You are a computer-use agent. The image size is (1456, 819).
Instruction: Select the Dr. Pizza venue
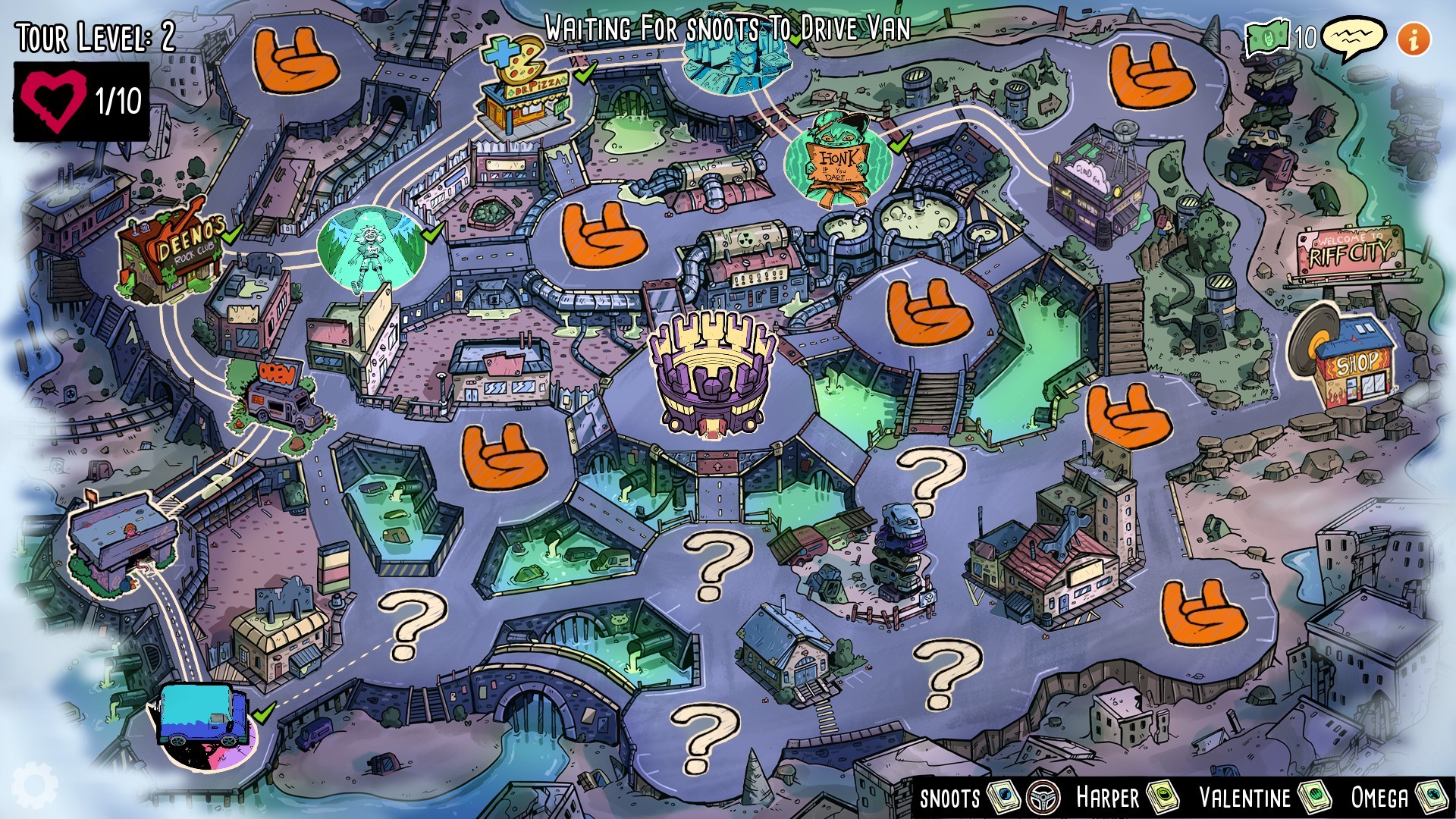coord(525,83)
